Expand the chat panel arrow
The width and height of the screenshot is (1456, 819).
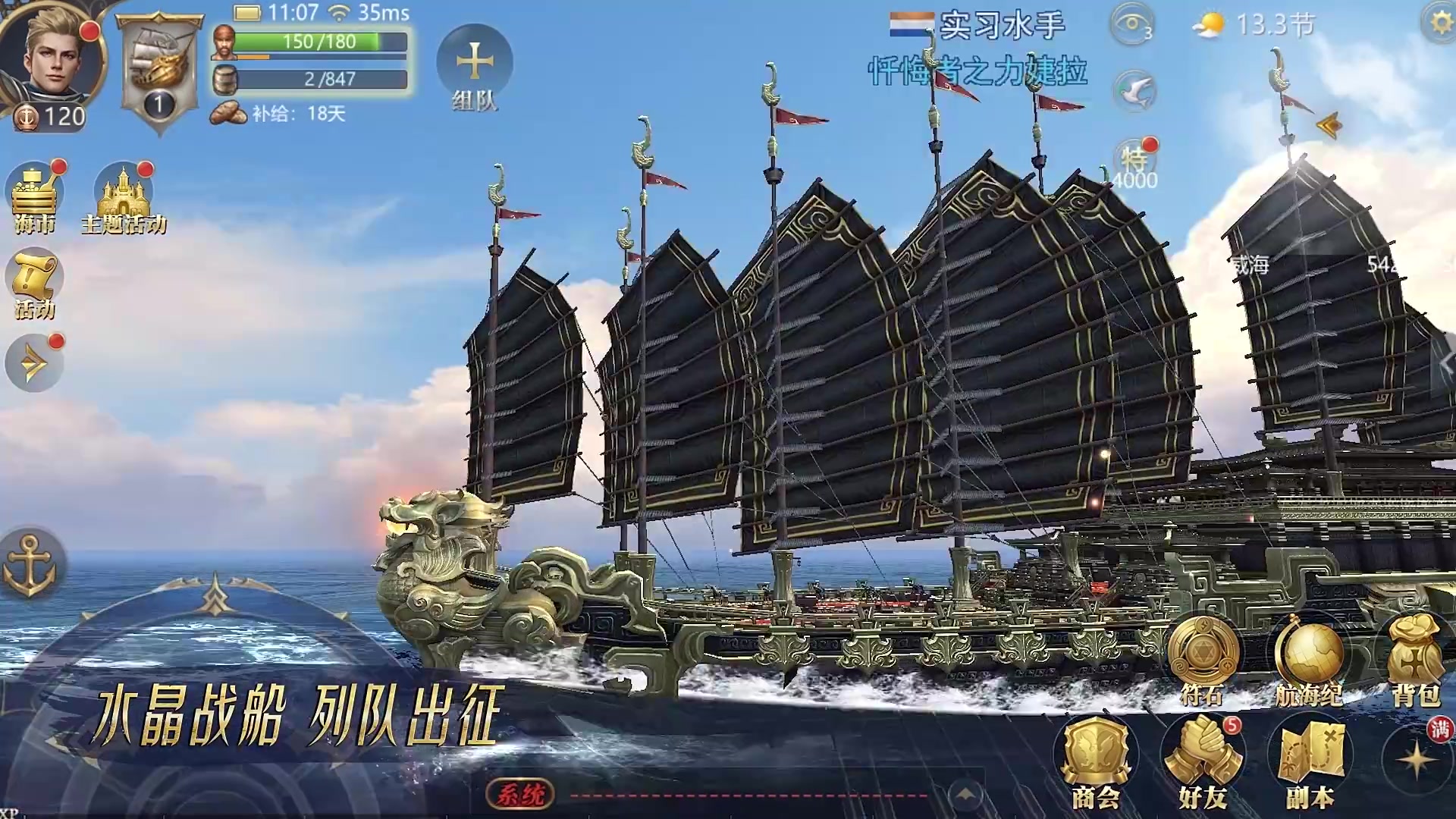point(965,794)
